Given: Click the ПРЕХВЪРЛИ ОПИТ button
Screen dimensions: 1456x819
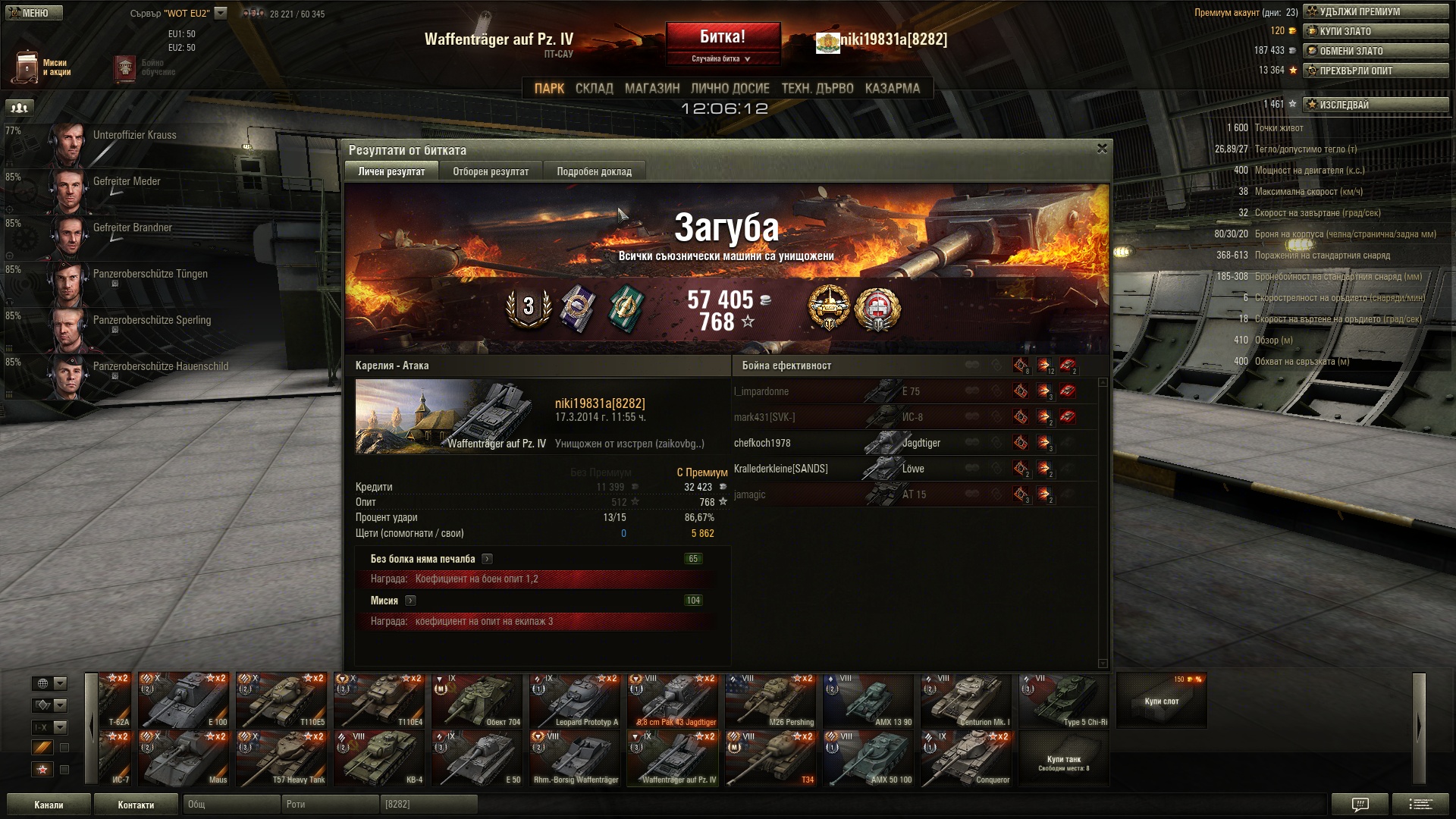Looking at the screenshot, I should point(1375,71).
